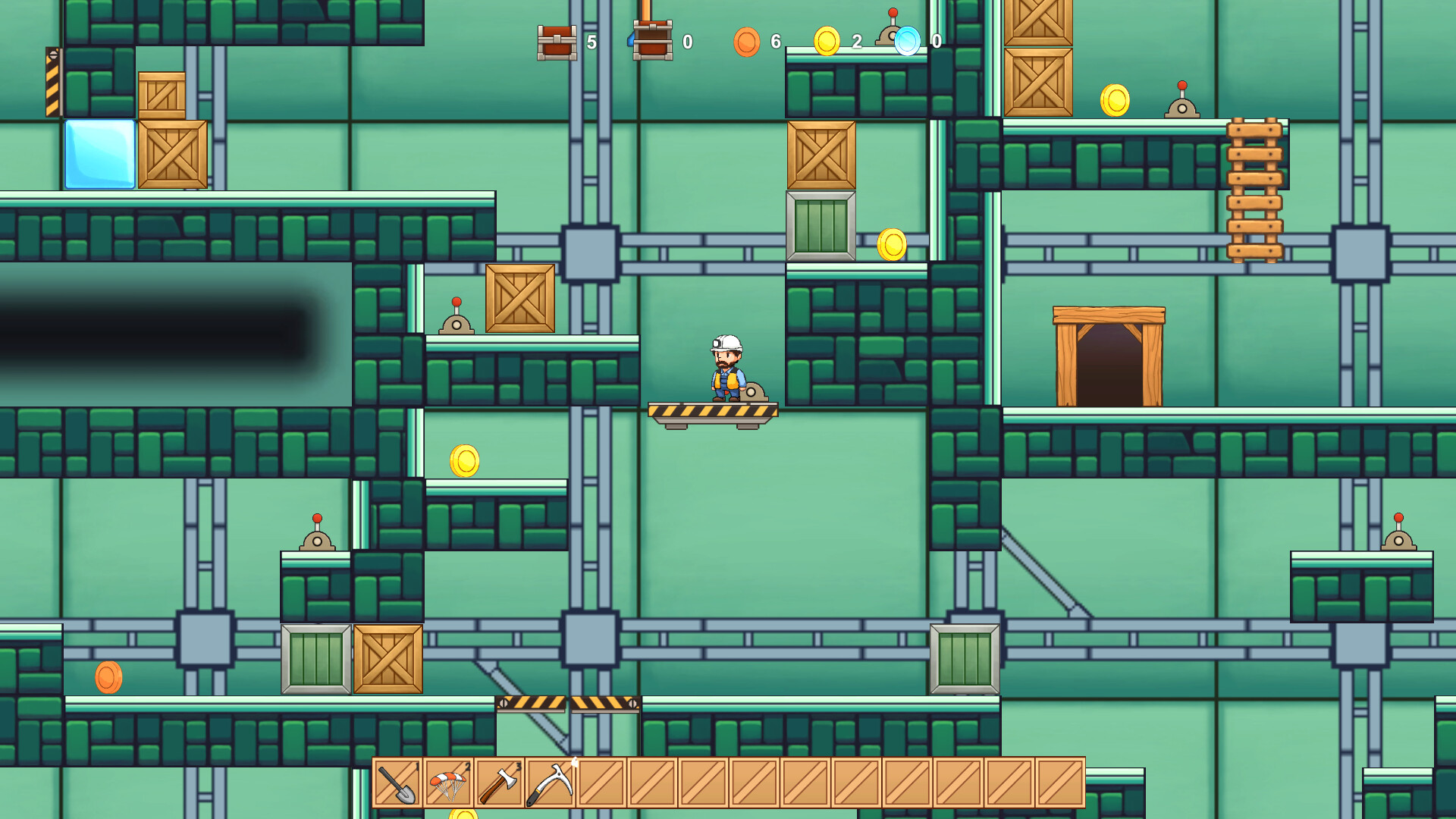Viewport: 1456px width, 819px height.
Task: Click the wooden ladder on the right
Action: 1255,190
